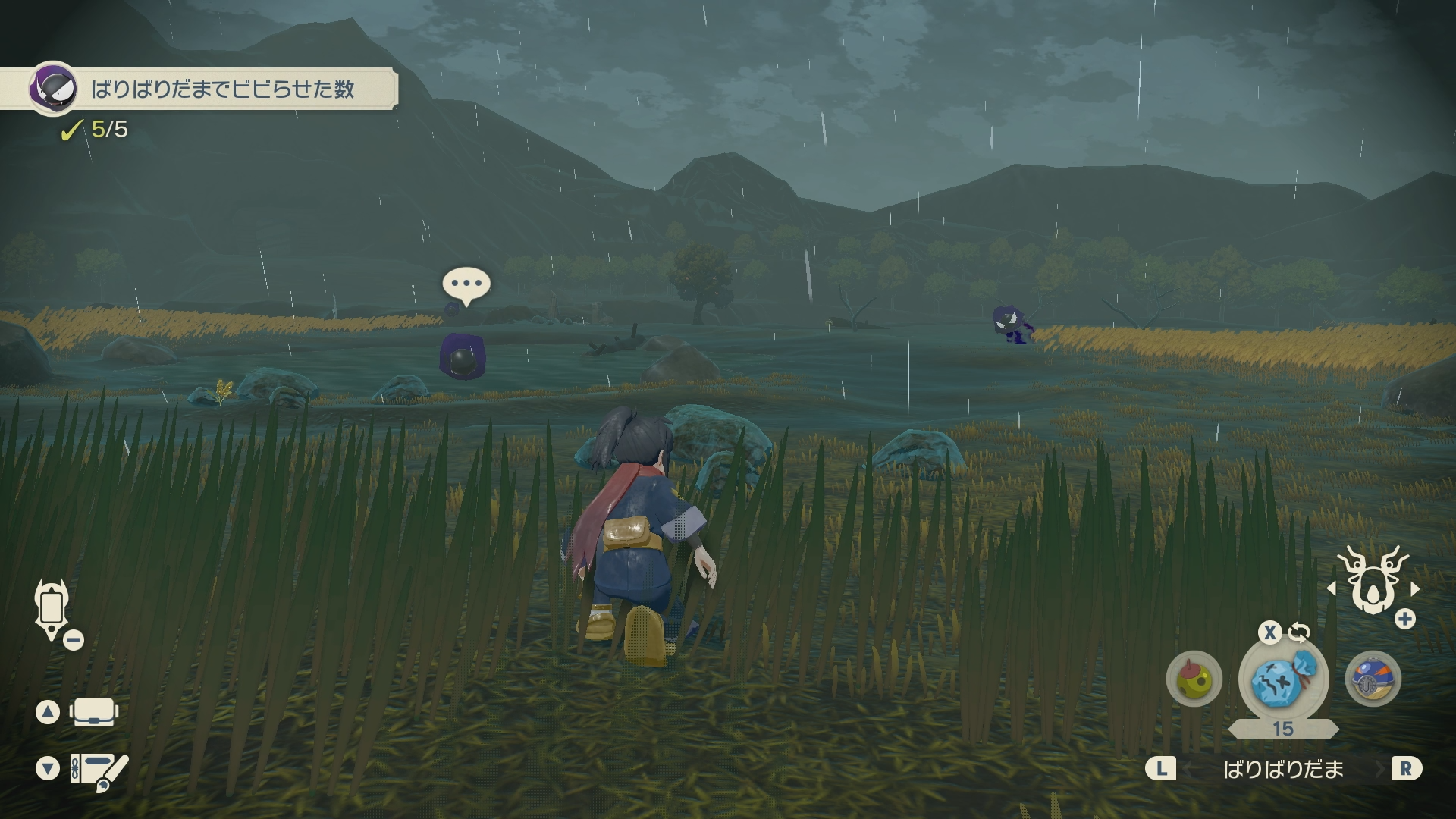Screen dimensions: 1456x819
Task: Switch to the previous ride Pokémon with left arrow
Action: tap(1332, 588)
